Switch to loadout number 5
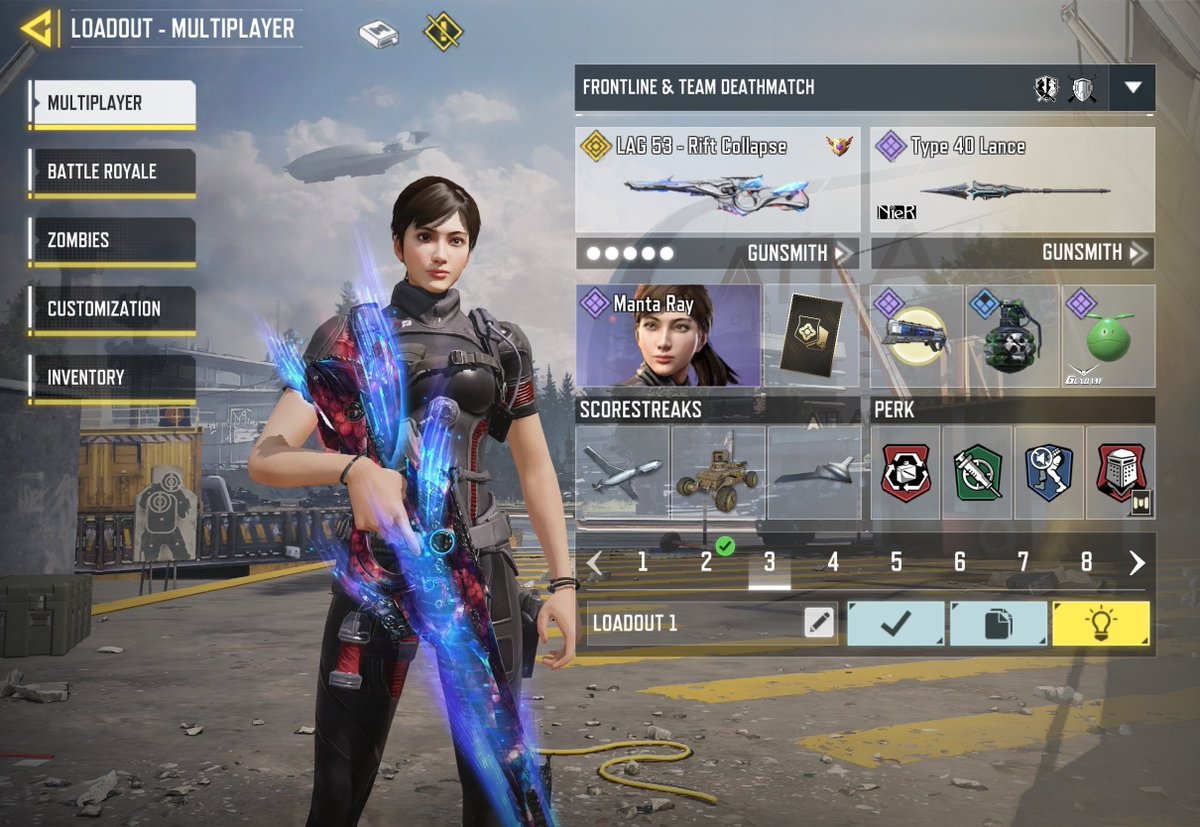The width and height of the screenshot is (1200, 827). click(896, 563)
